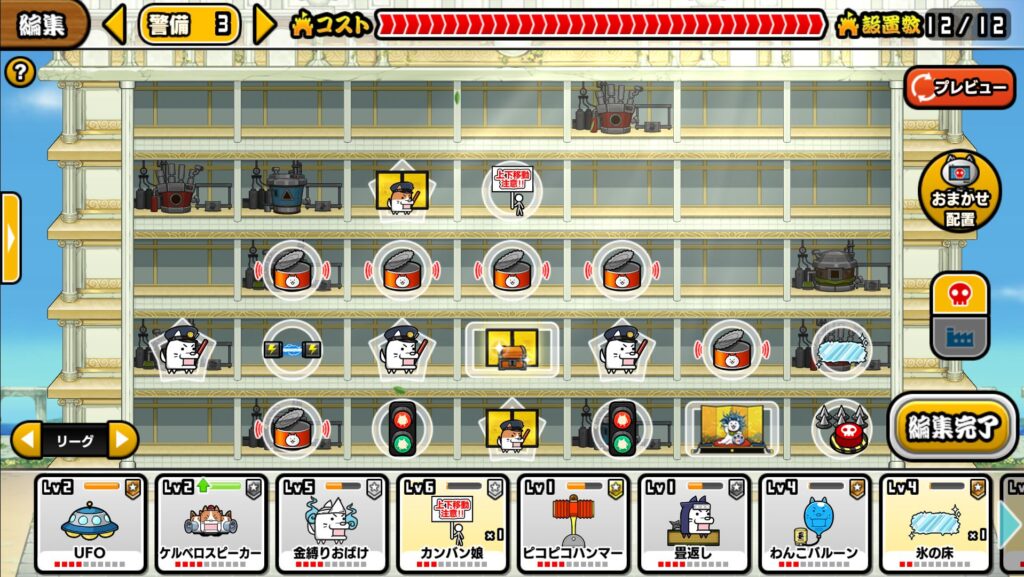Choose the ピコピコハンマー card
Viewport: 1024px width, 577px height.
574,523
